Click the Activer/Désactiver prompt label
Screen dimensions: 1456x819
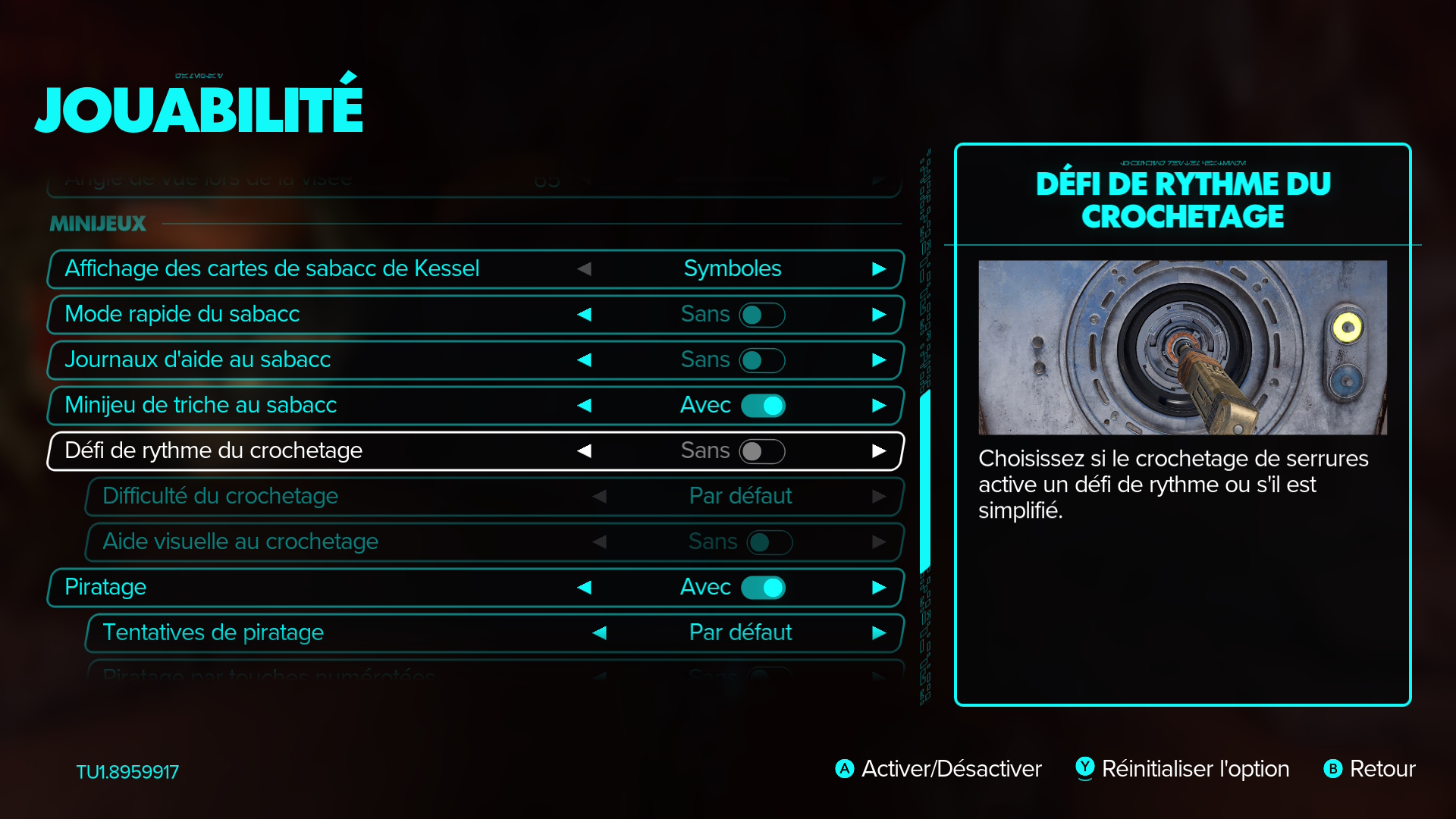coord(951,769)
